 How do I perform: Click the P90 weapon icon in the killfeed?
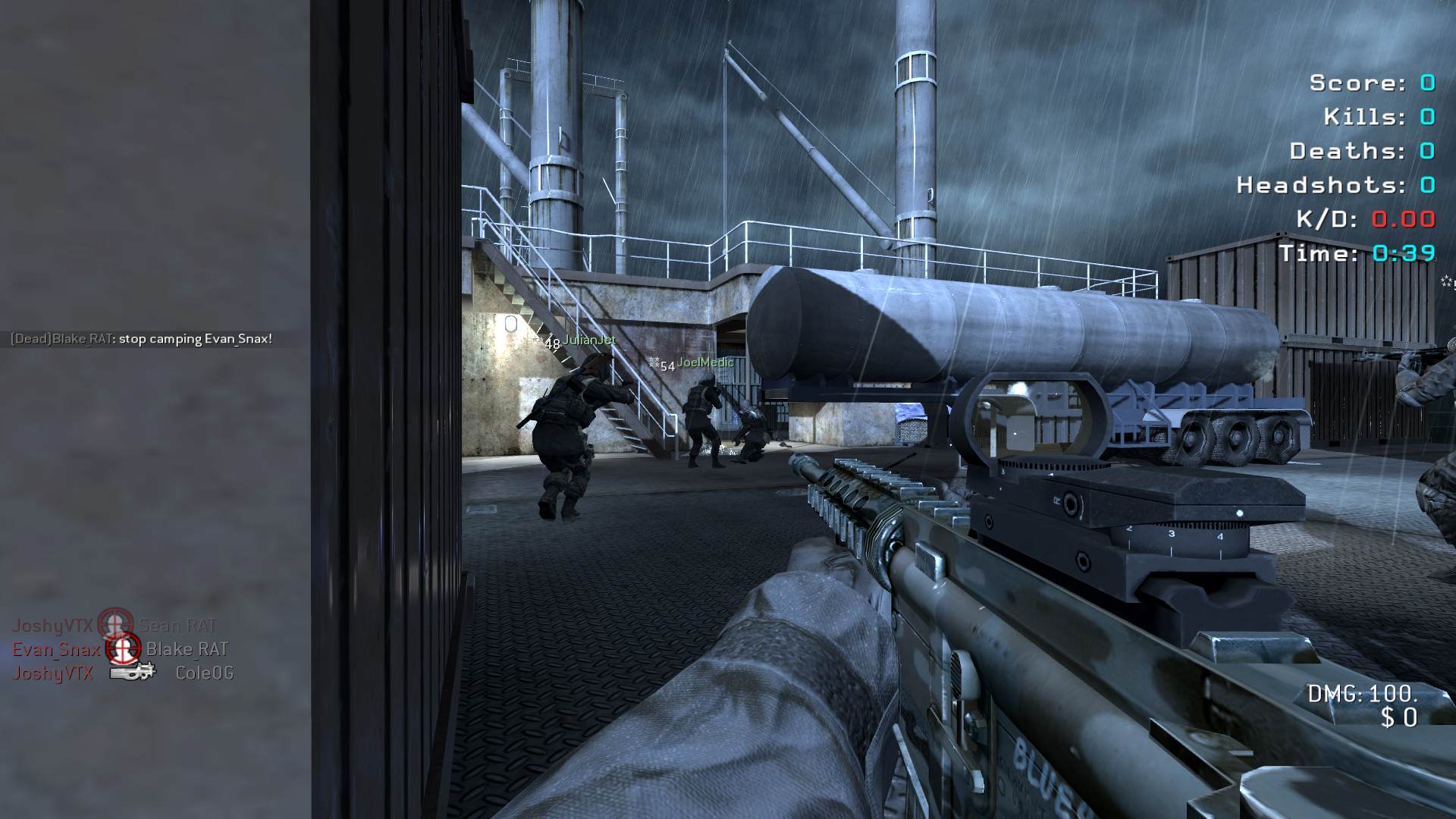pos(132,671)
